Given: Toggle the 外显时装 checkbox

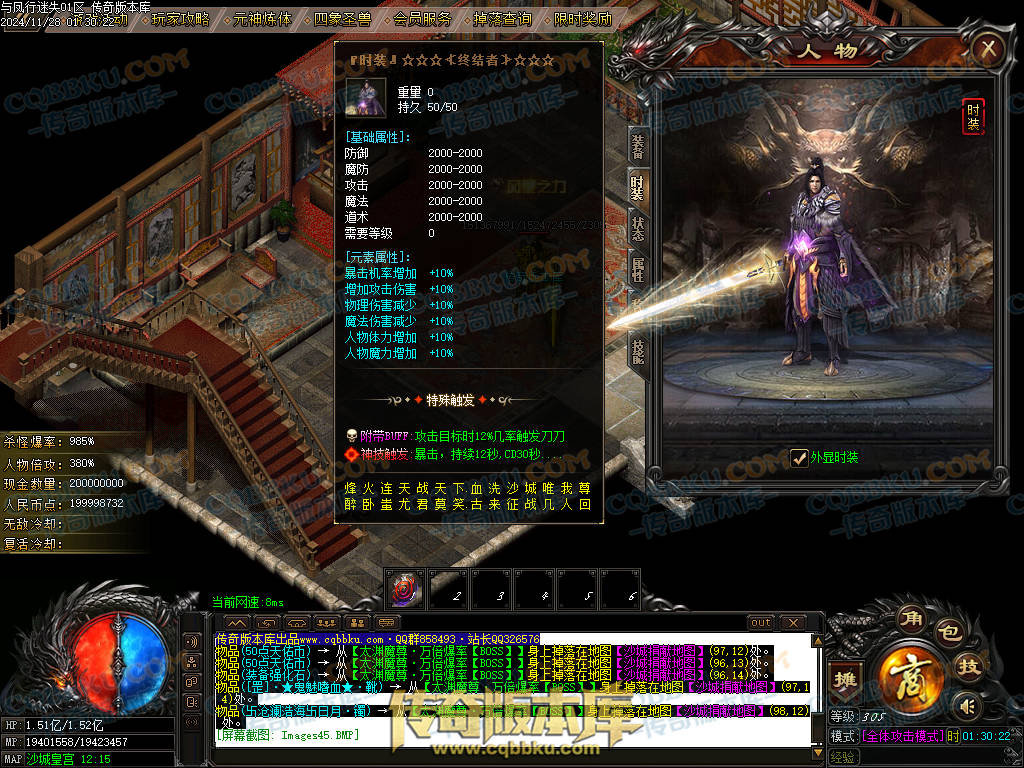Looking at the screenshot, I should tap(799, 458).
